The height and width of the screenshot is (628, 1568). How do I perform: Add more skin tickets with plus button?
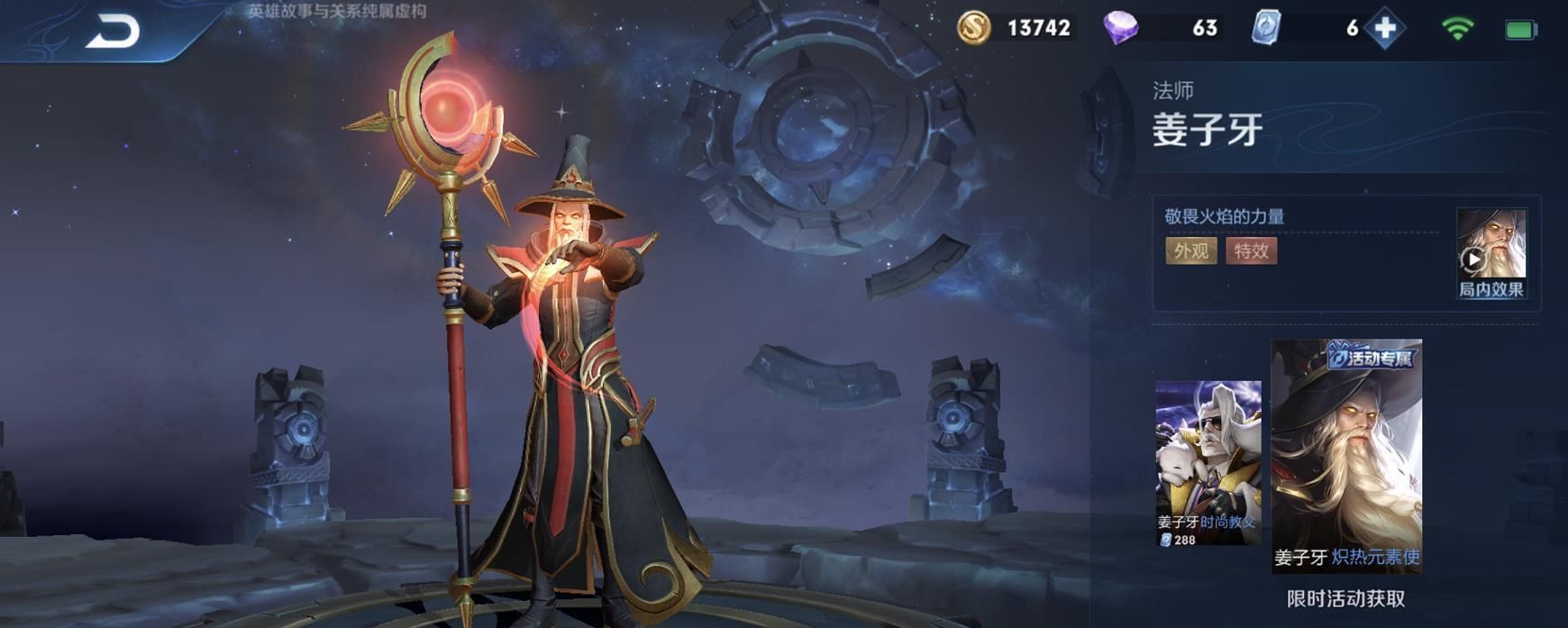pos(1385,29)
